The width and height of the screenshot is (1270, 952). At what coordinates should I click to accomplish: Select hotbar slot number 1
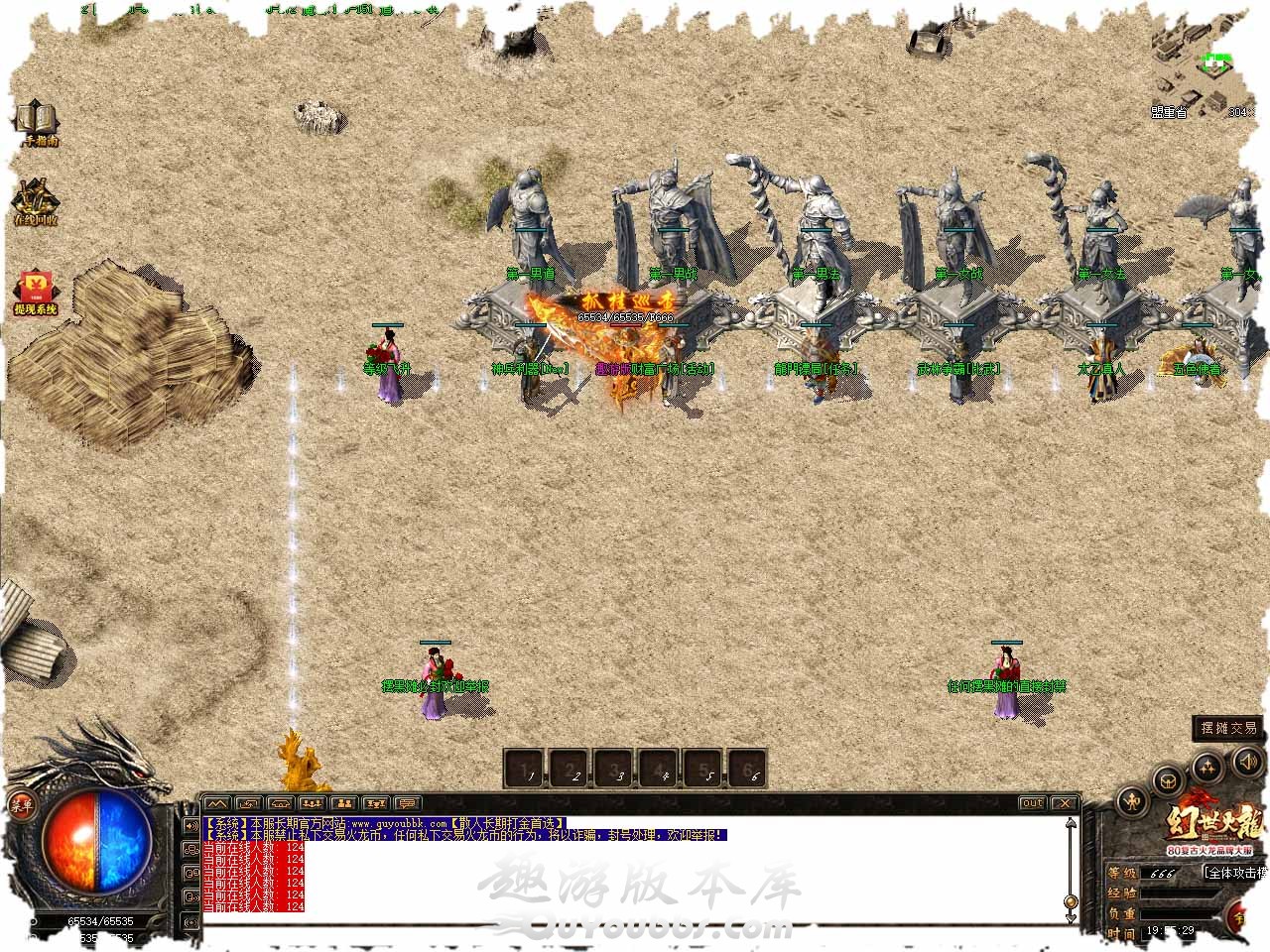click(x=527, y=769)
